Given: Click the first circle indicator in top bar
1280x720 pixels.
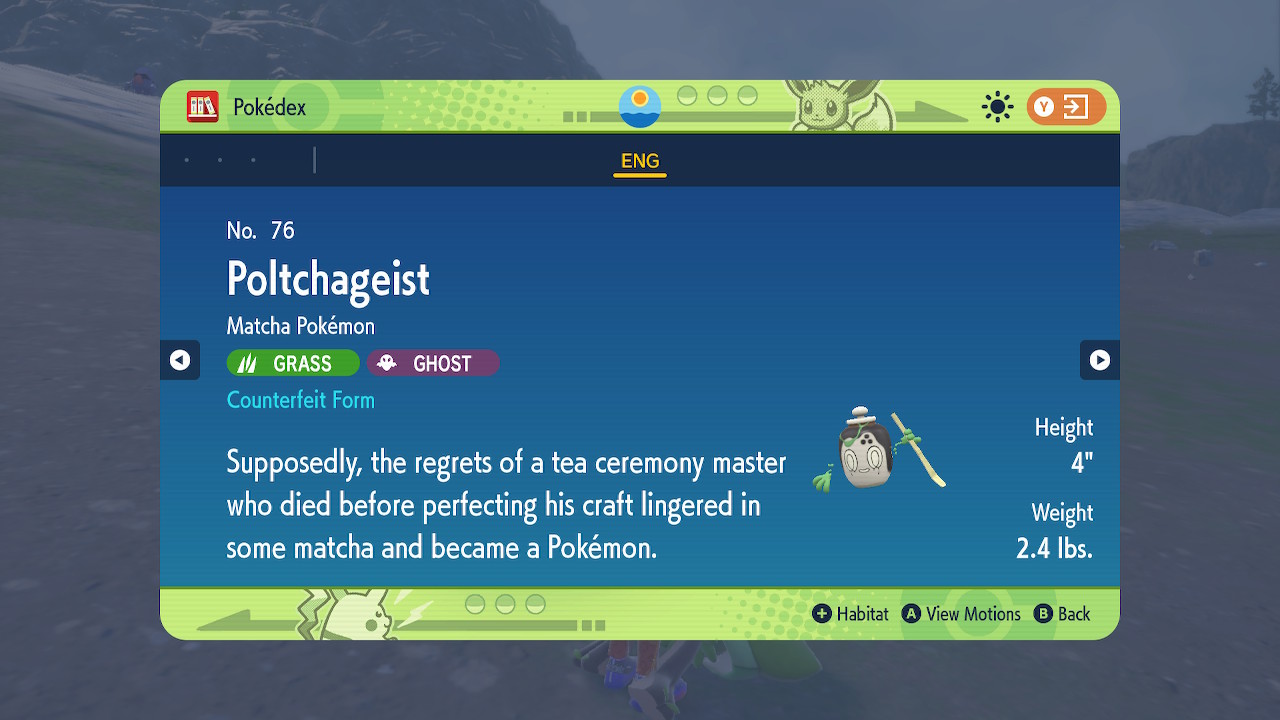Looking at the screenshot, I should click(x=685, y=98).
